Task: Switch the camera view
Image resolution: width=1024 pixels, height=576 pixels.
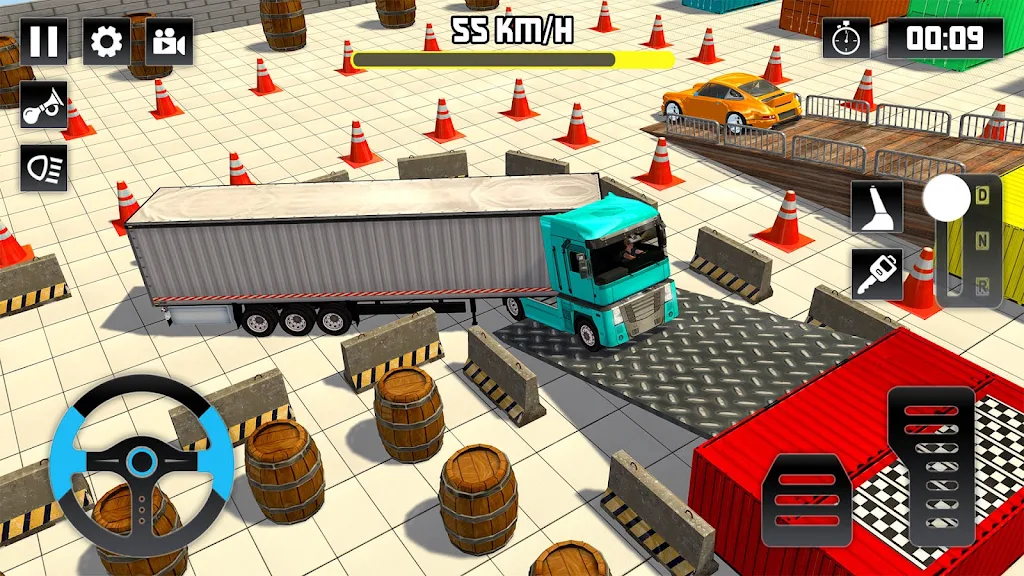Action: [x=169, y=42]
